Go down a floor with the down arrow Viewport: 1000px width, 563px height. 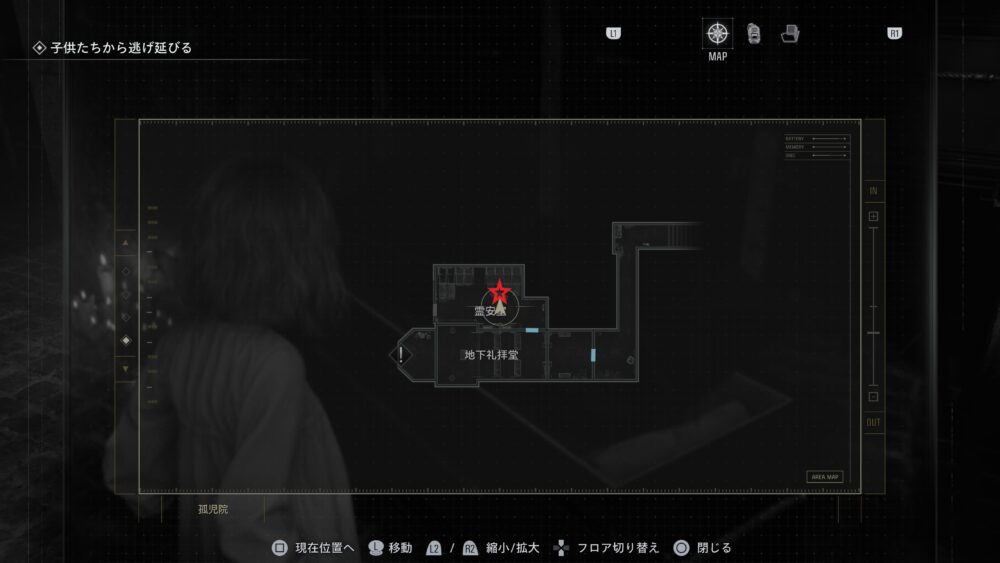[126, 369]
